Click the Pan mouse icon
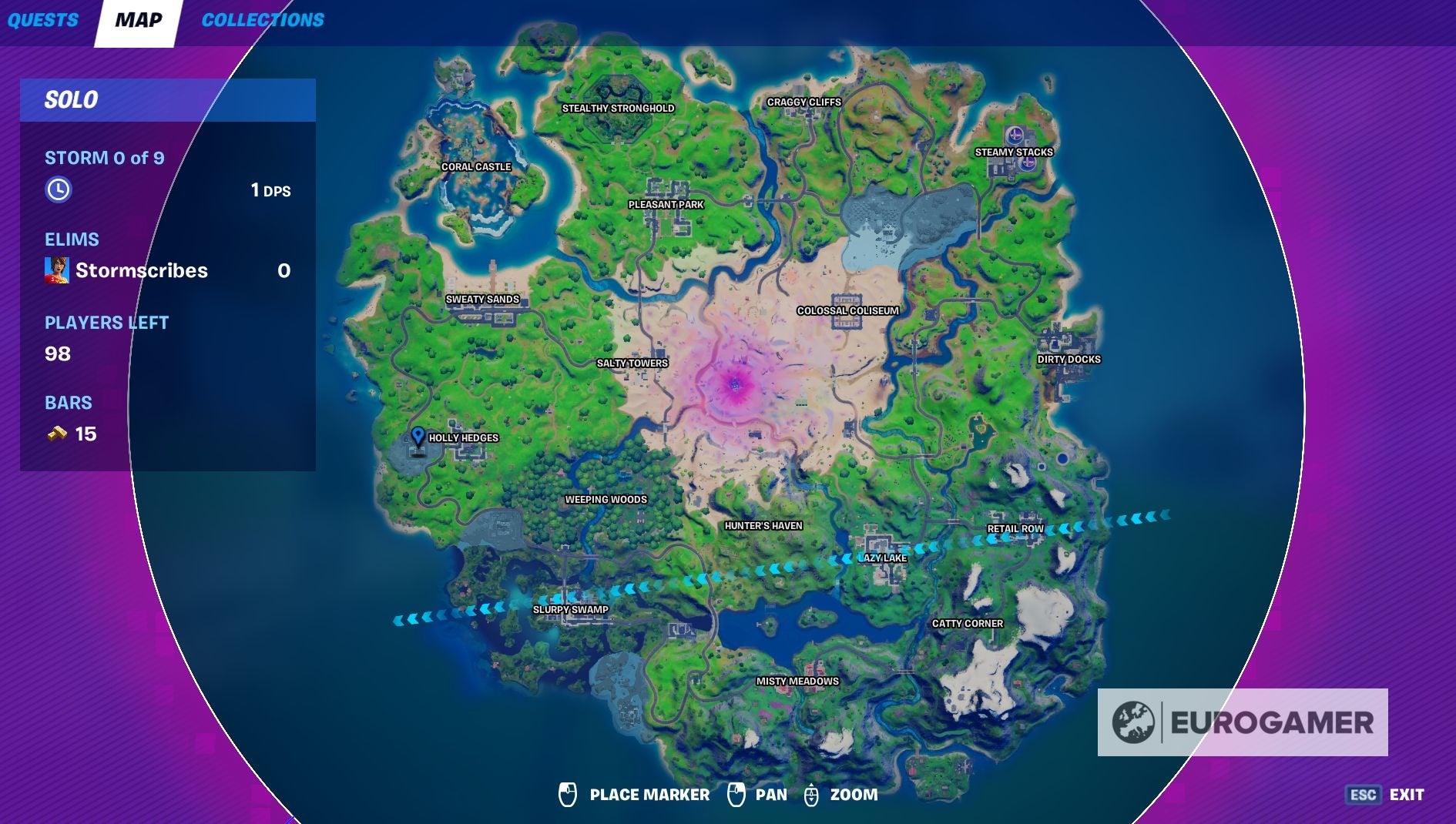 click(x=737, y=794)
